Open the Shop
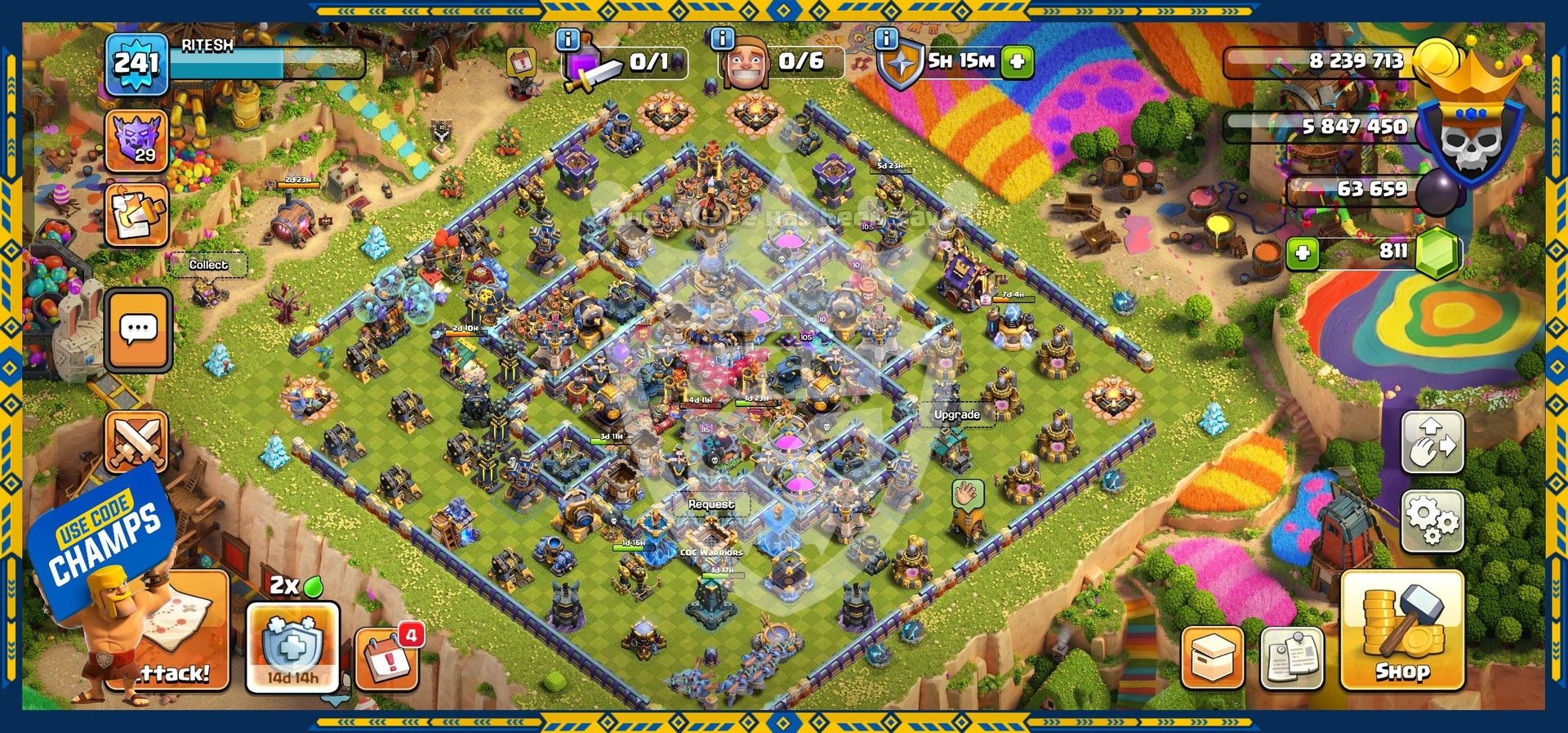This screenshot has height=733, width=1568. 1401,630
